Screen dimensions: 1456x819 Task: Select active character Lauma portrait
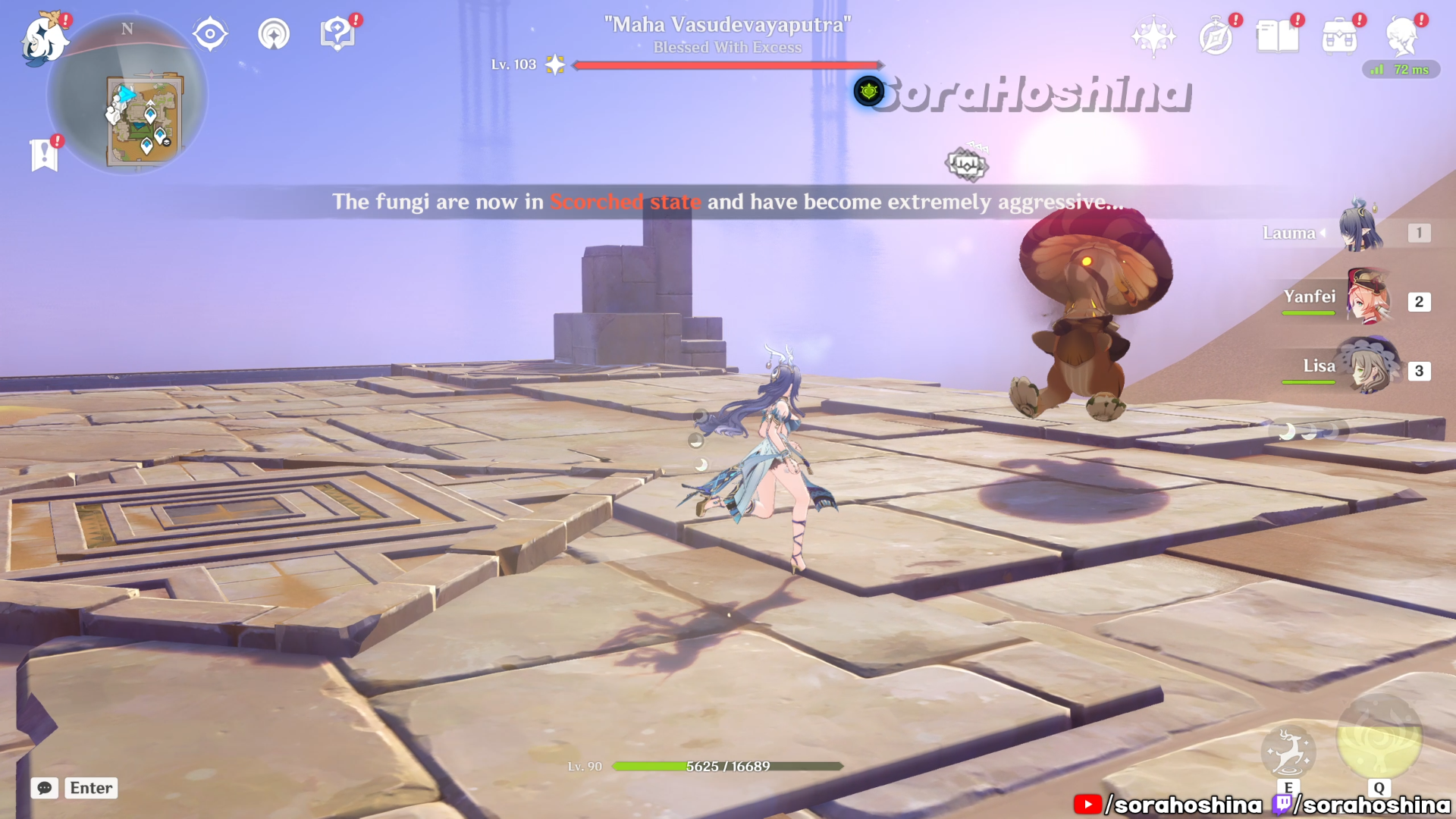1360,227
